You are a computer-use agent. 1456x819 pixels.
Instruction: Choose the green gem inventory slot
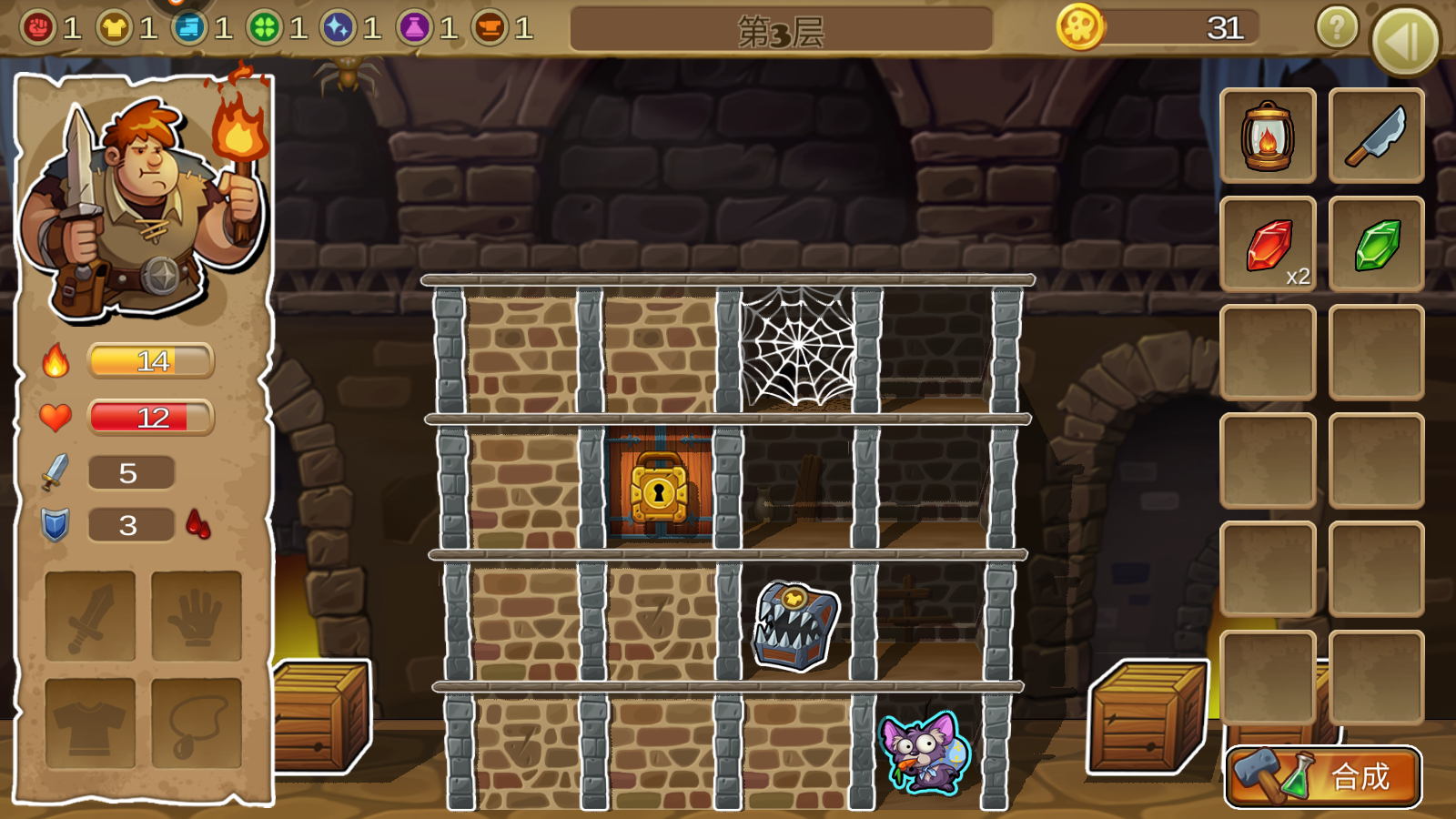(x=1376, y=245)
